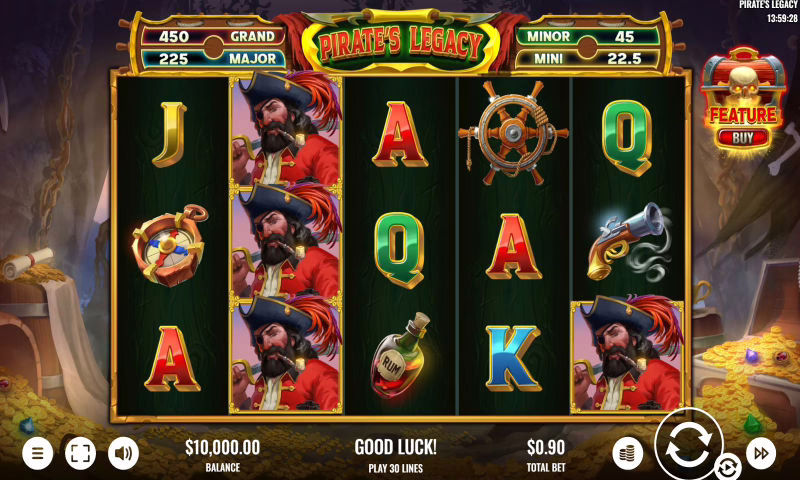Enable fast-forward turbo spin
Viewport: 800px width, 480px height.
pos(761,453)
